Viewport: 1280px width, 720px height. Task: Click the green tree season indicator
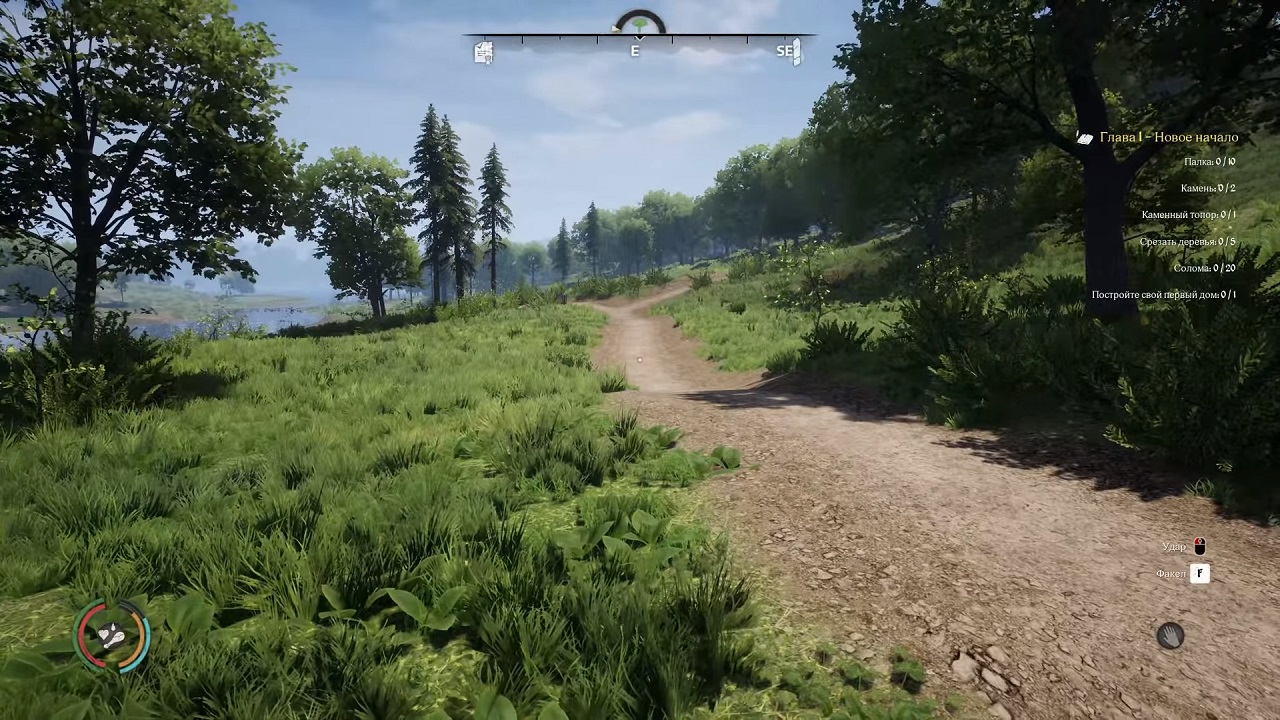[x=640, y=22]
